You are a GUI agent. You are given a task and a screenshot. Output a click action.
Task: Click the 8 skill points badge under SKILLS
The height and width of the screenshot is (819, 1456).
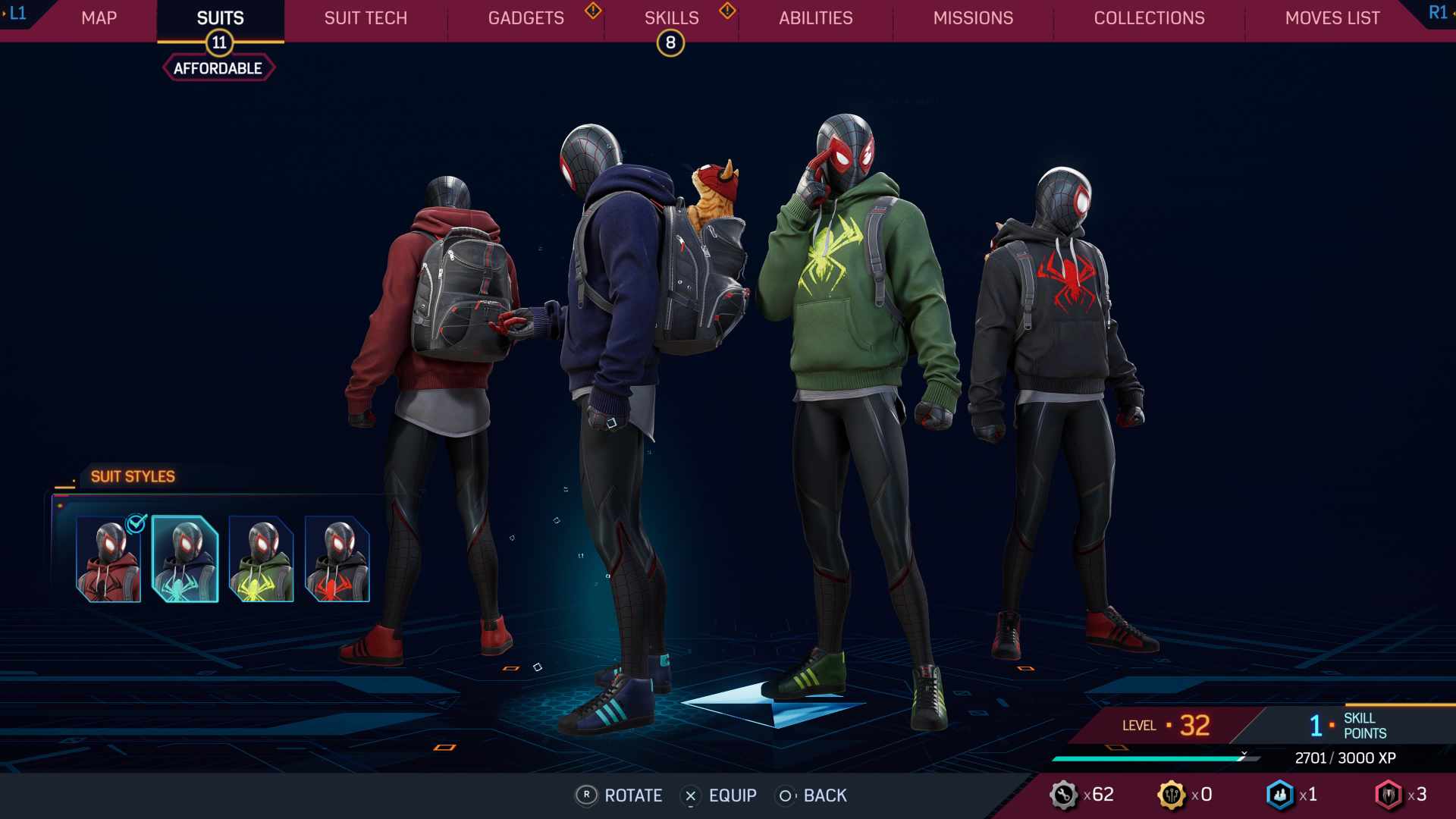tap(670, 43)
